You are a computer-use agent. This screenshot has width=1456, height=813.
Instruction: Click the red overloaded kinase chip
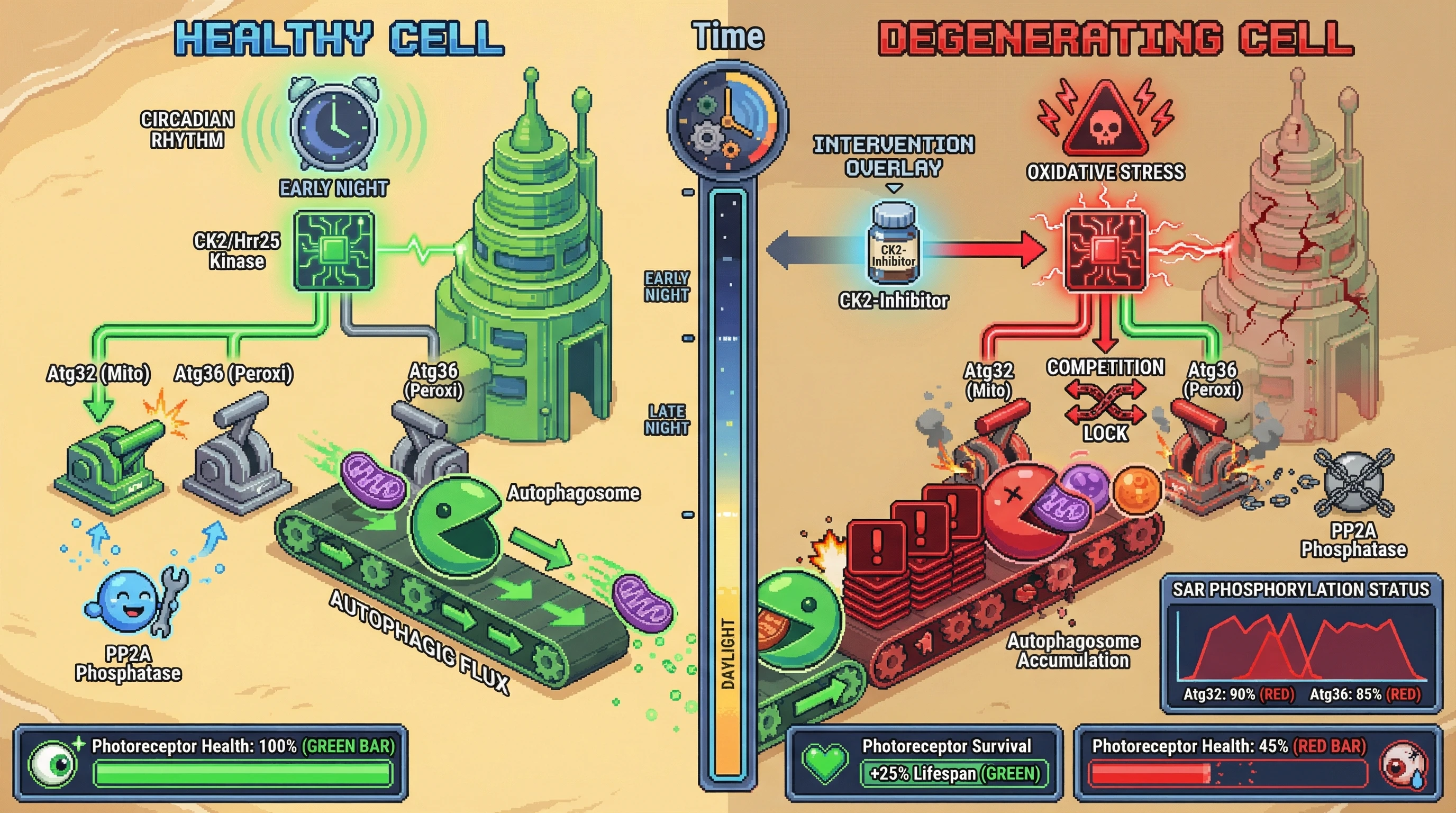pyautogui.click(x=1105, y=250)
